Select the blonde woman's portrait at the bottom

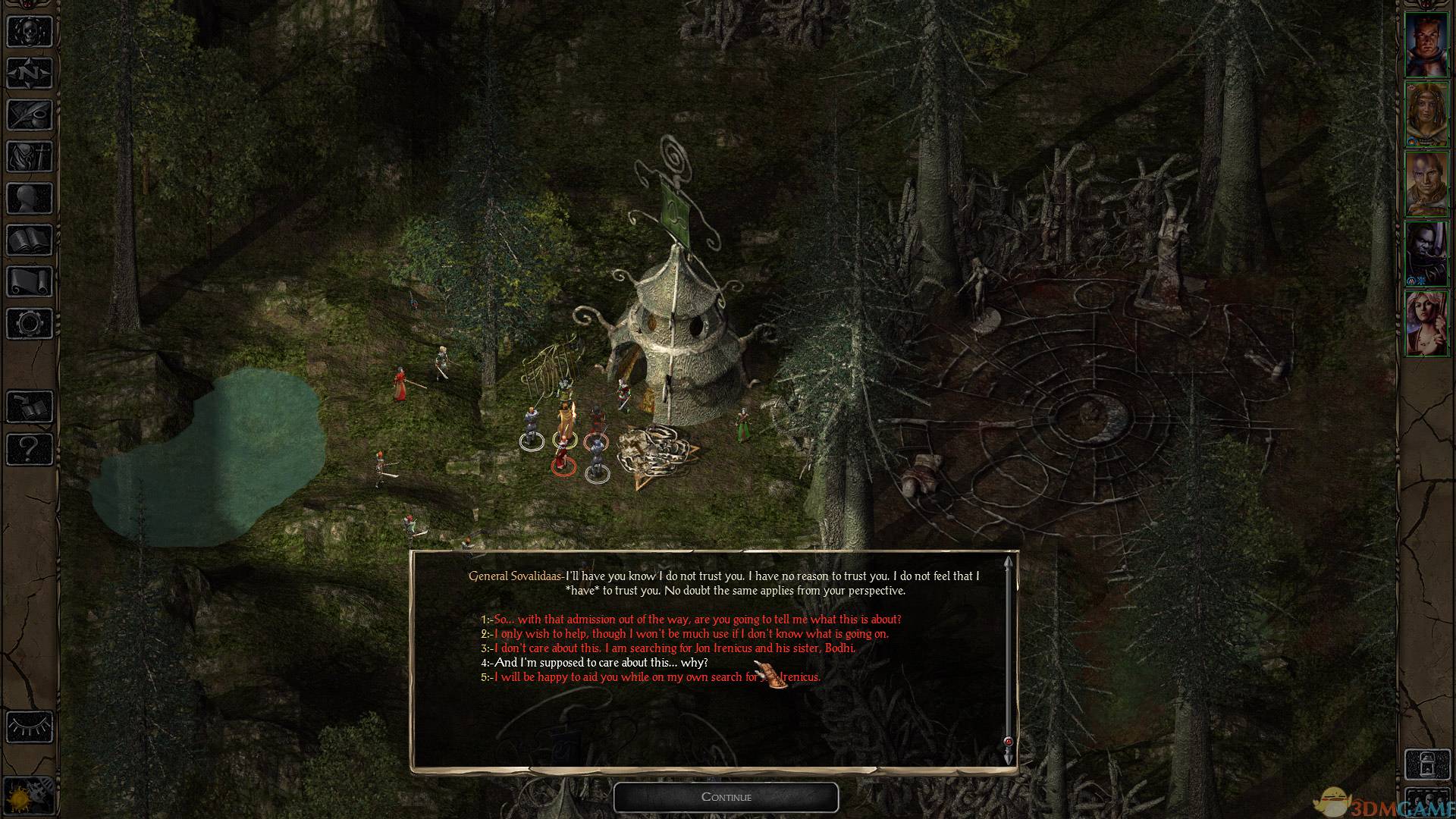1426,324
